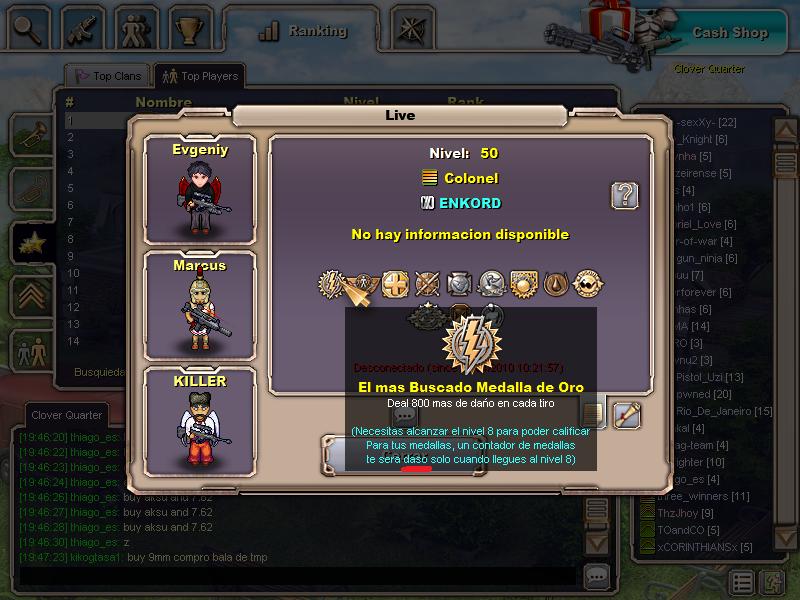Open the magnifying glass search tab

point(27,29)
